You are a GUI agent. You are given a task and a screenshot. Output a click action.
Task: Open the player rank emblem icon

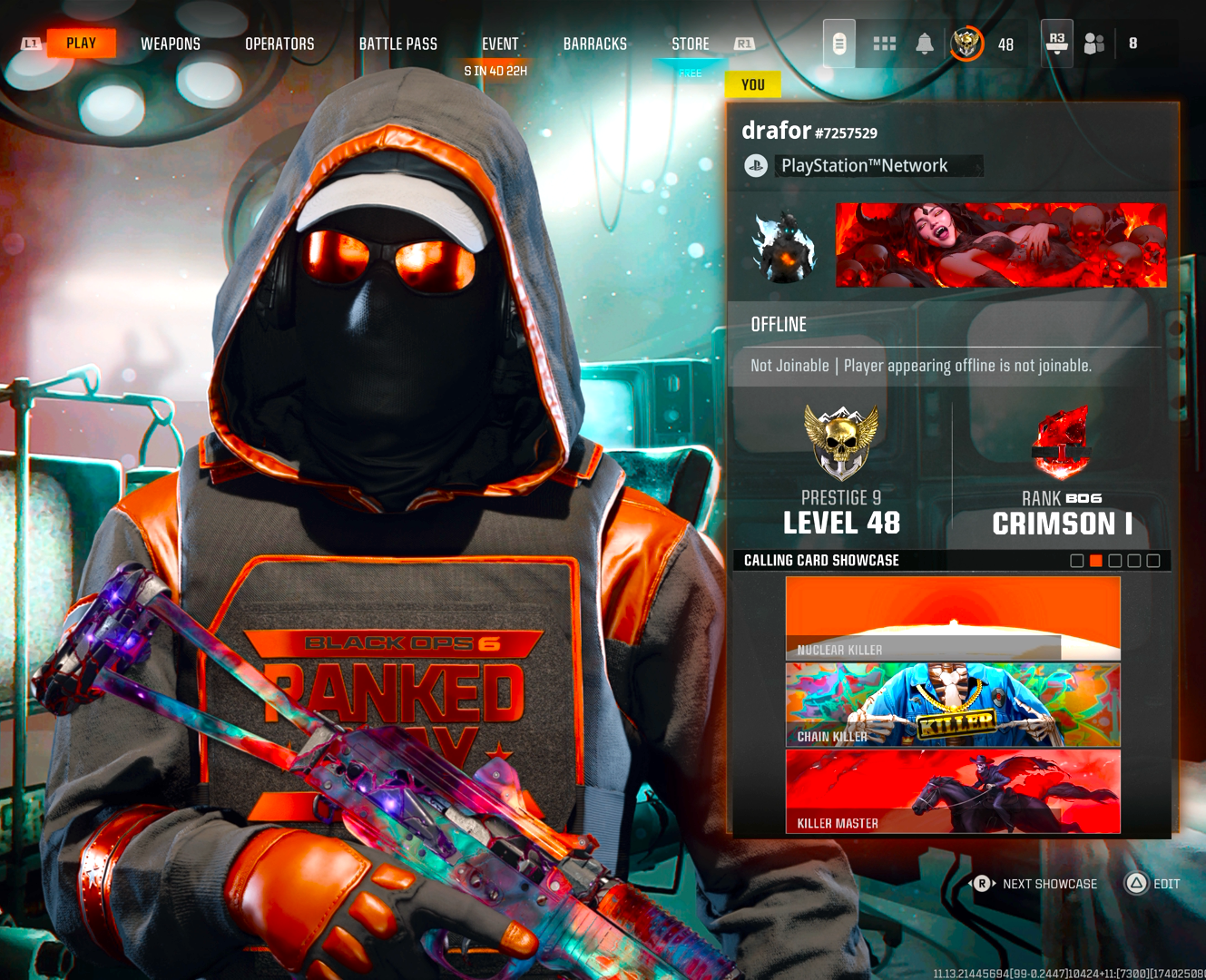point(967,44)
